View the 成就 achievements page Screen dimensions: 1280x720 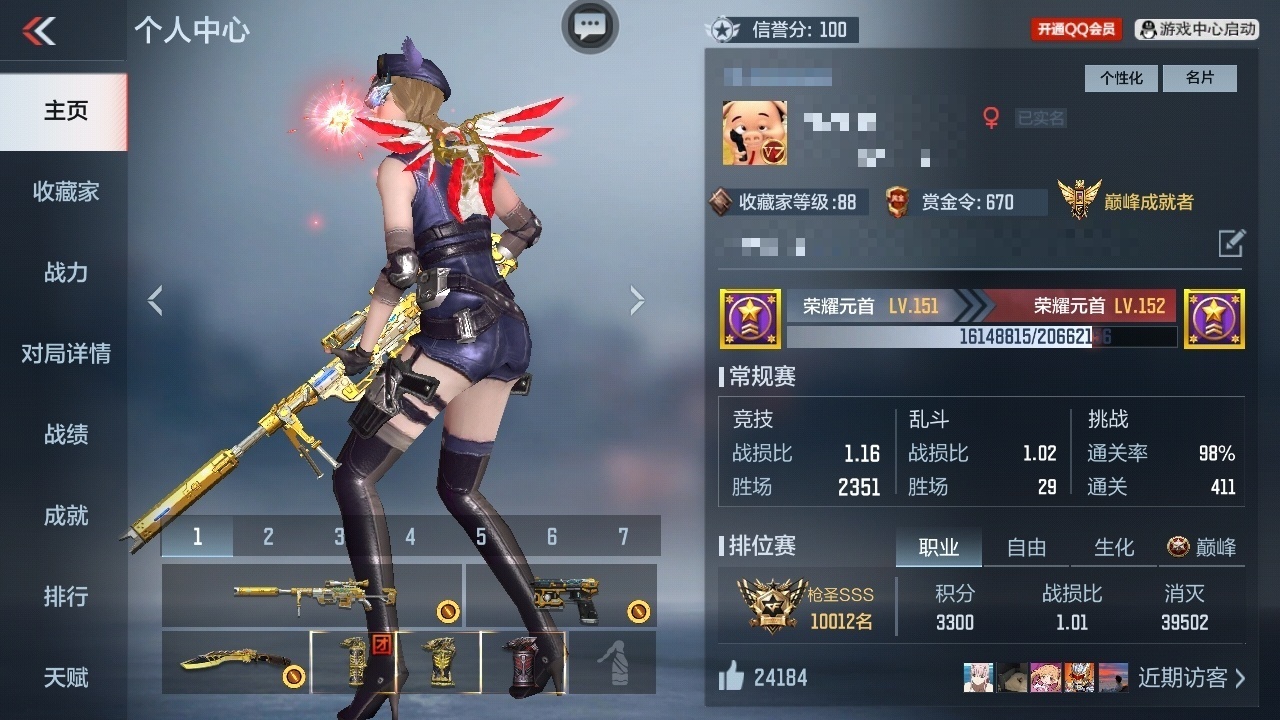tap(65, 515)
